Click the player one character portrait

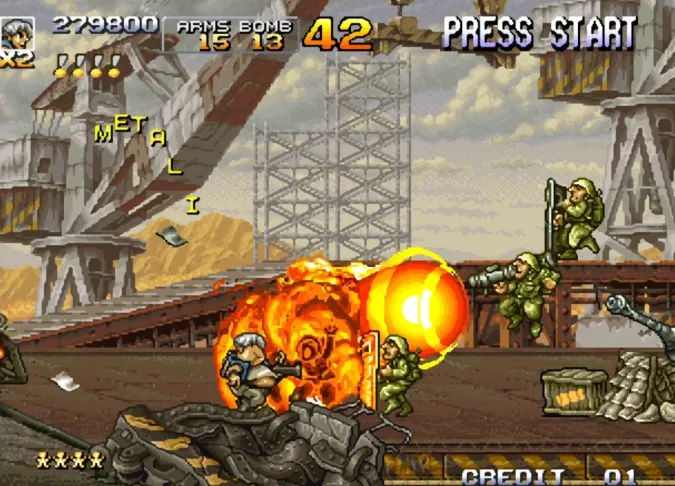click(16, 32)
